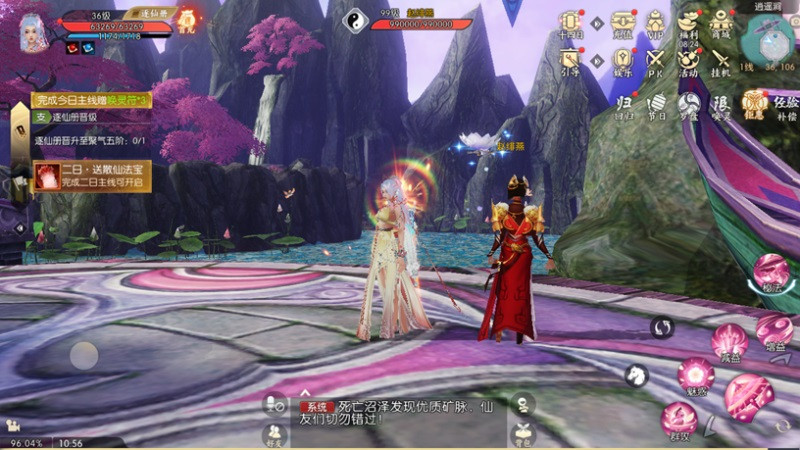This screenshot has width=800, height=450.
Task: Open the 福利 welfare rewards
Action: [688, 22]
